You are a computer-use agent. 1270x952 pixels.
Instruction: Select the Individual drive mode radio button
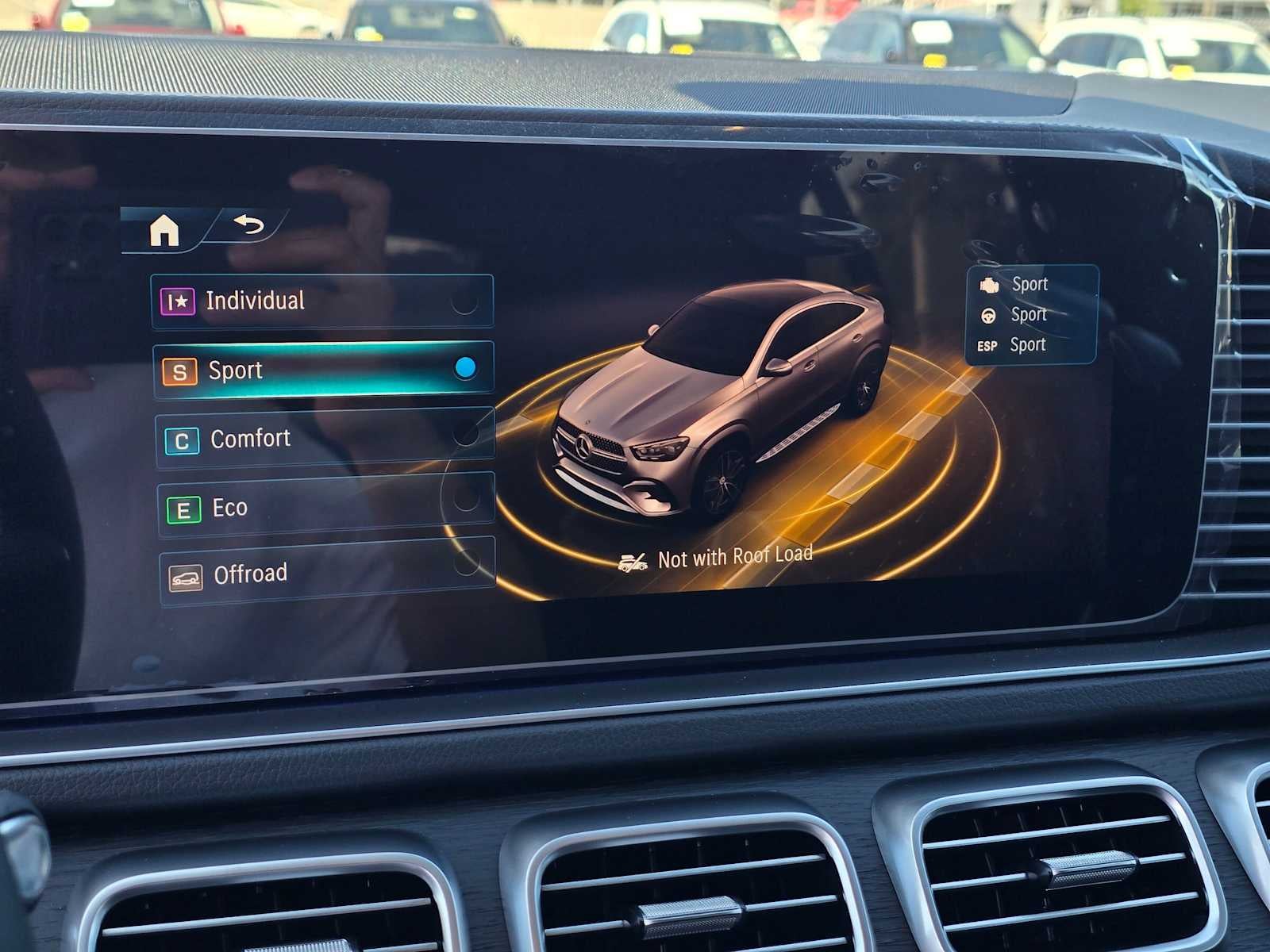click(464, 301)
